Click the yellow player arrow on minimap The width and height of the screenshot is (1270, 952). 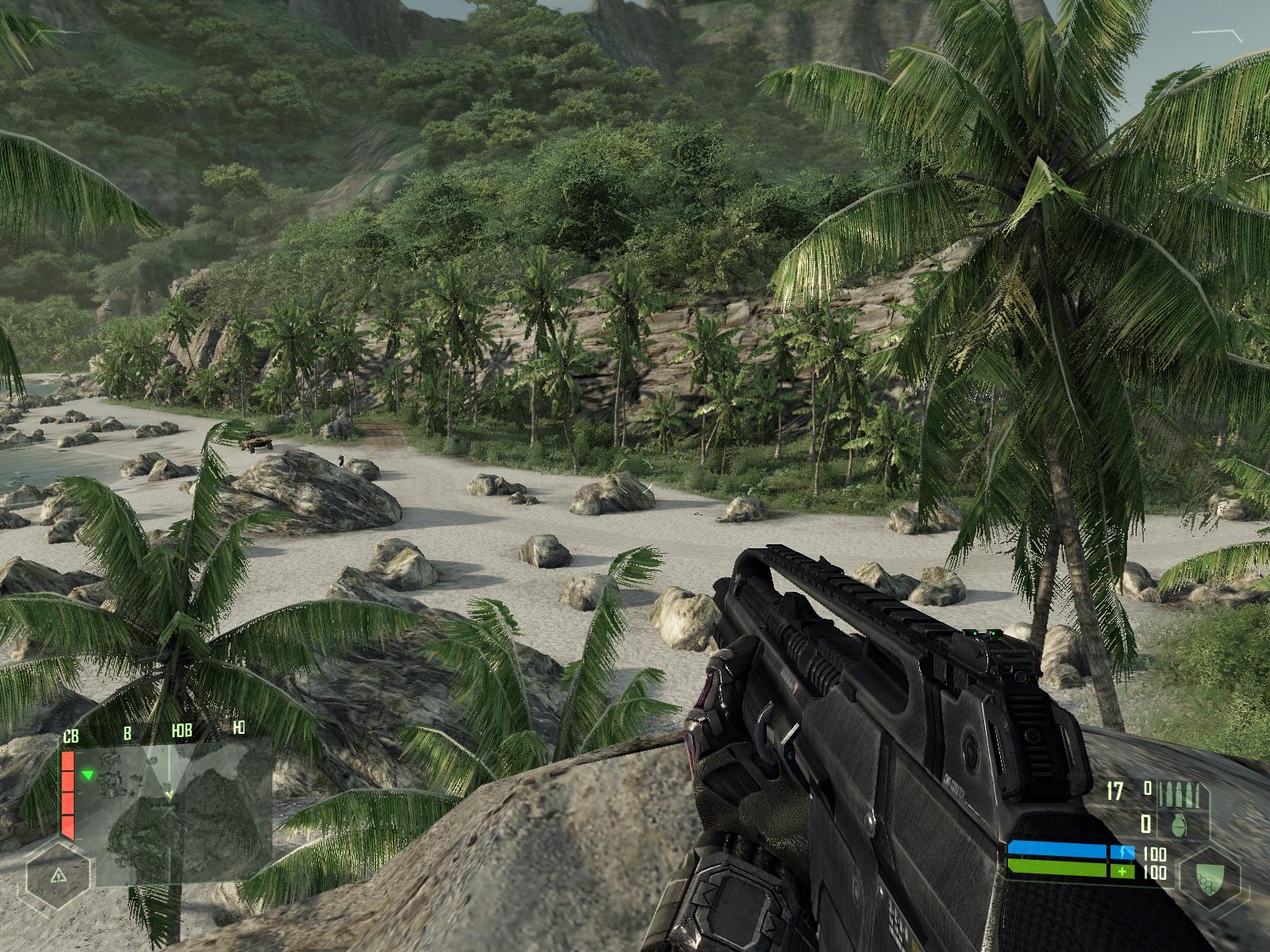click(x=169, y=793)
